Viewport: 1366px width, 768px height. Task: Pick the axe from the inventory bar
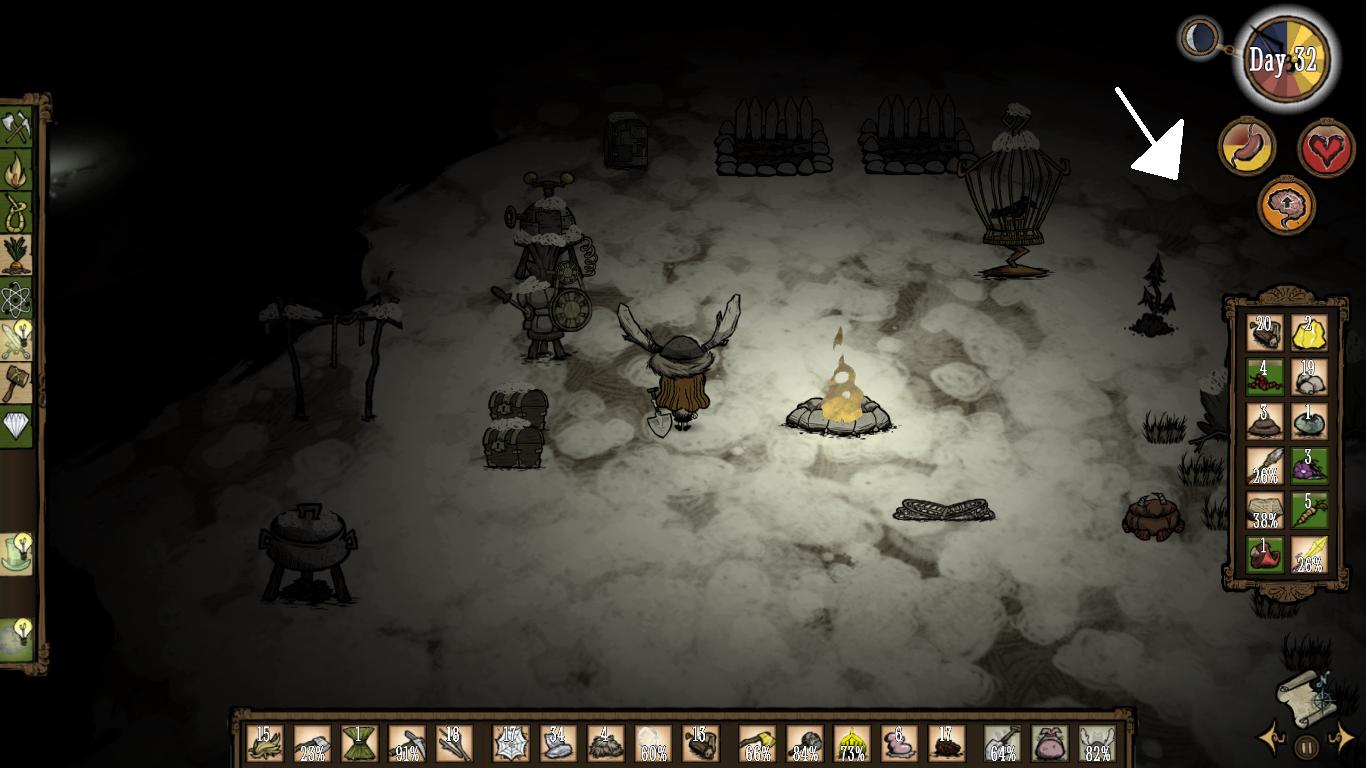click(312, 743)
